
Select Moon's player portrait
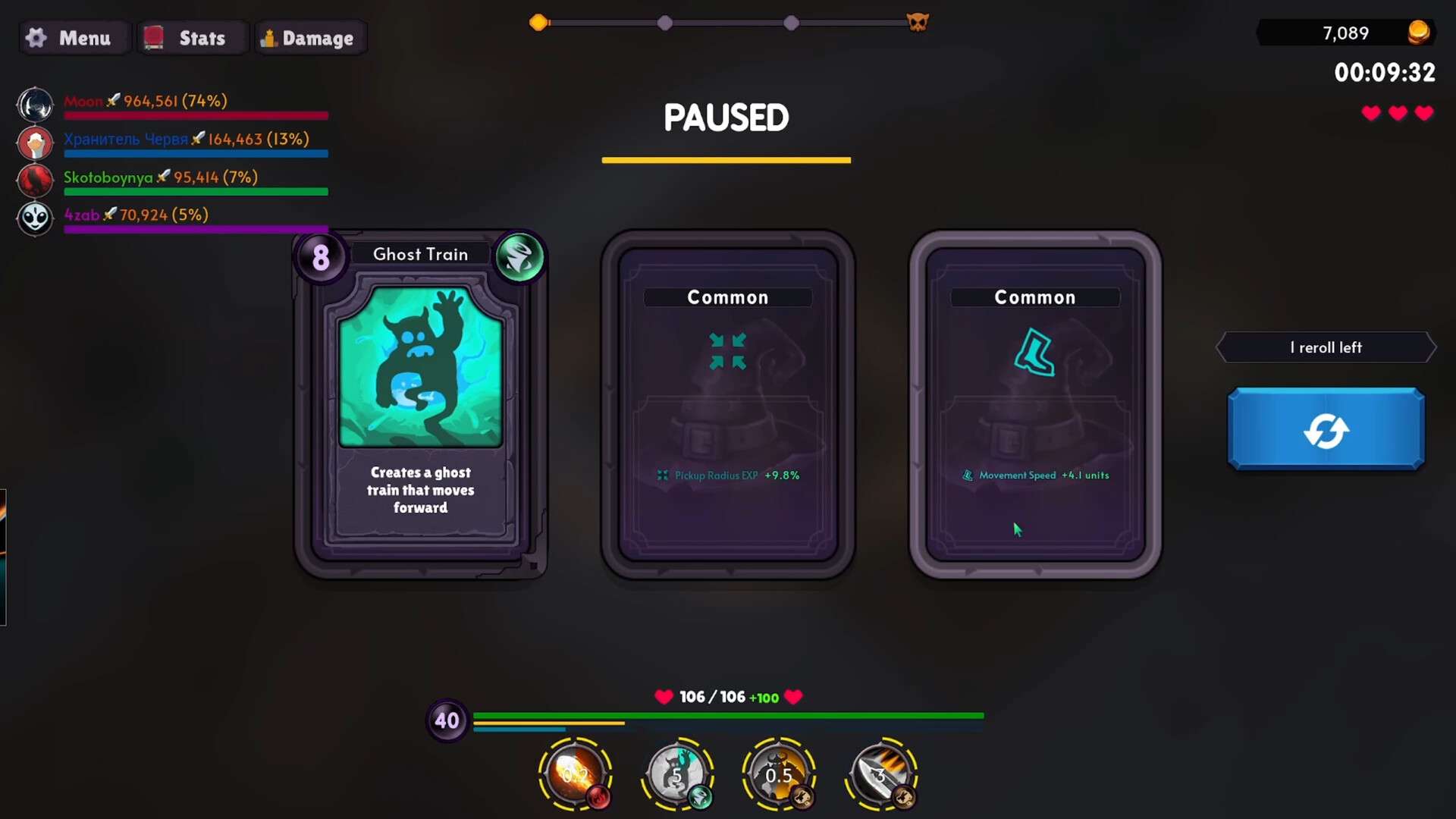35,105
